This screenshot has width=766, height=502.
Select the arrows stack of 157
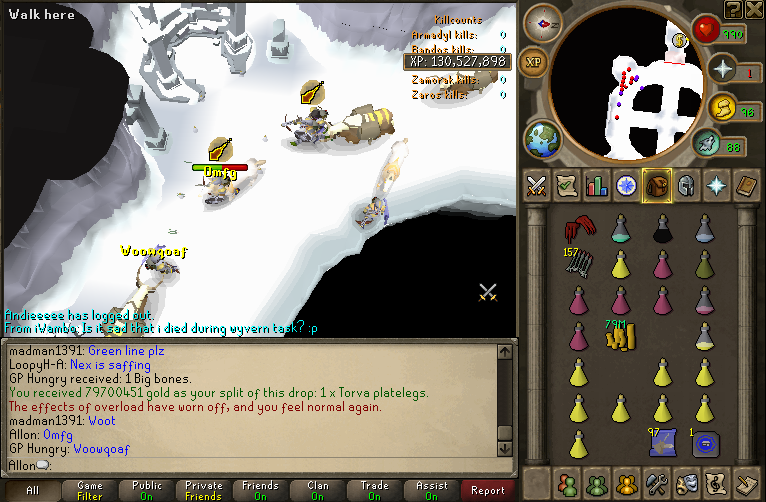[576, 263]
